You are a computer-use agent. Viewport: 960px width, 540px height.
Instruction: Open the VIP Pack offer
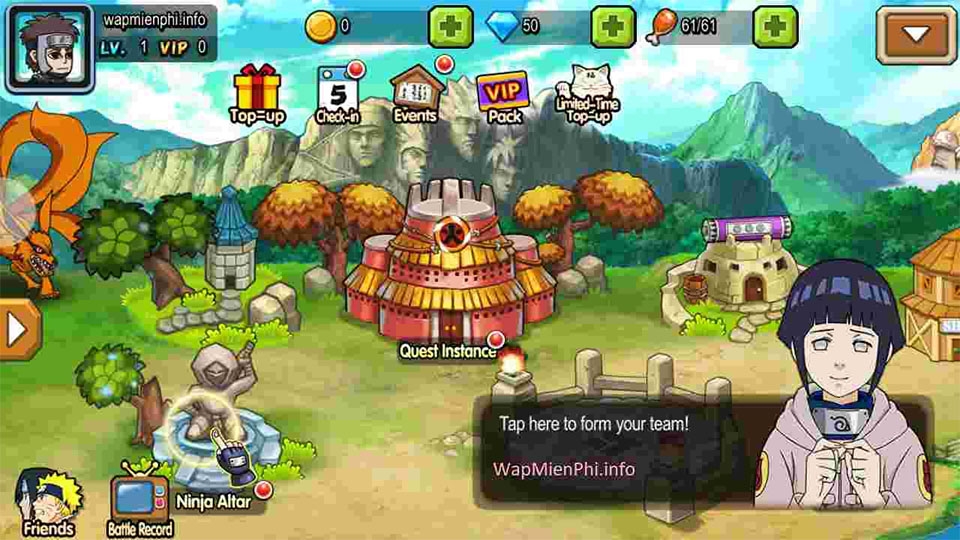click(504, 96)
